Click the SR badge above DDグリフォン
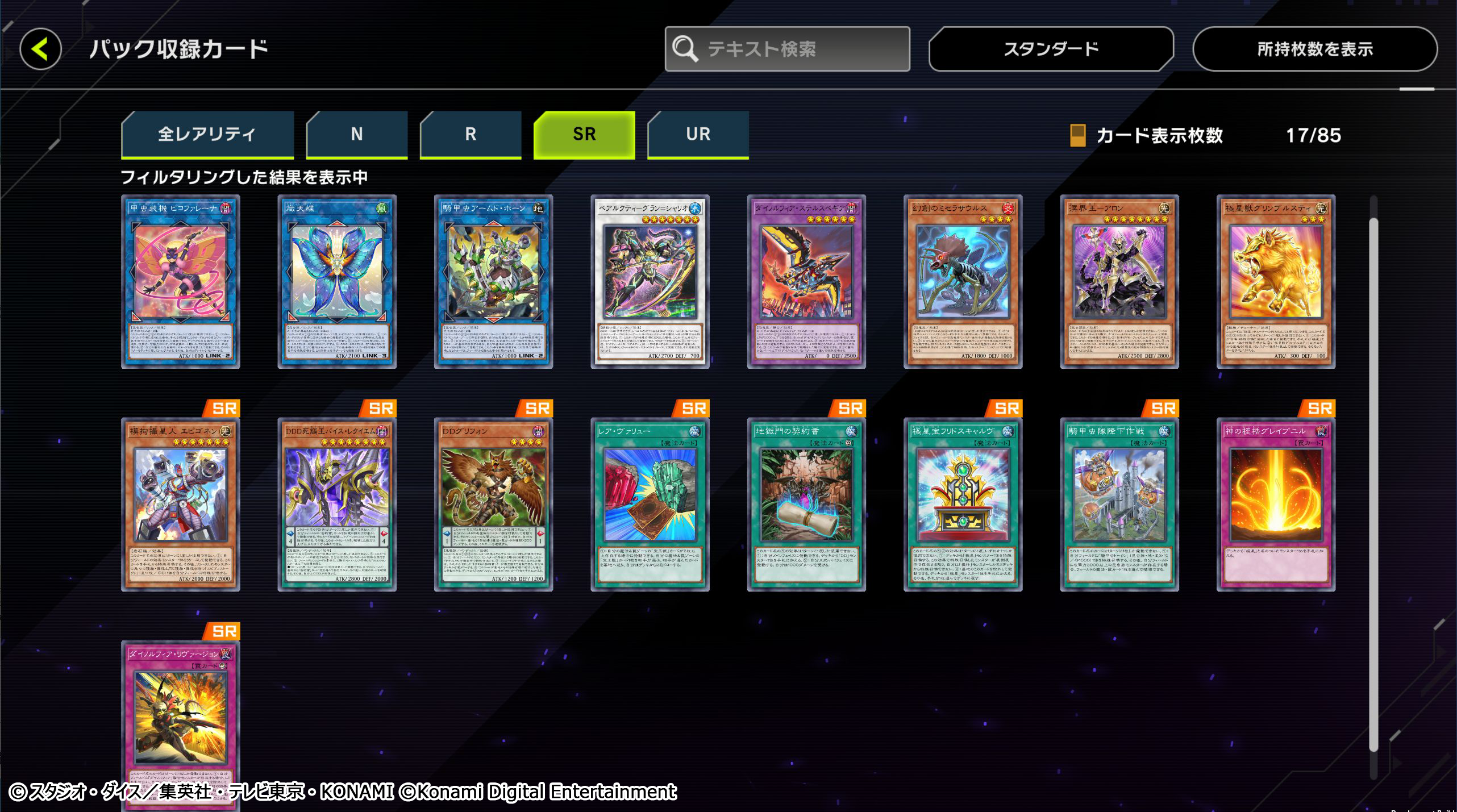Viewport: 1457px width, 812px height. [539, 409]
